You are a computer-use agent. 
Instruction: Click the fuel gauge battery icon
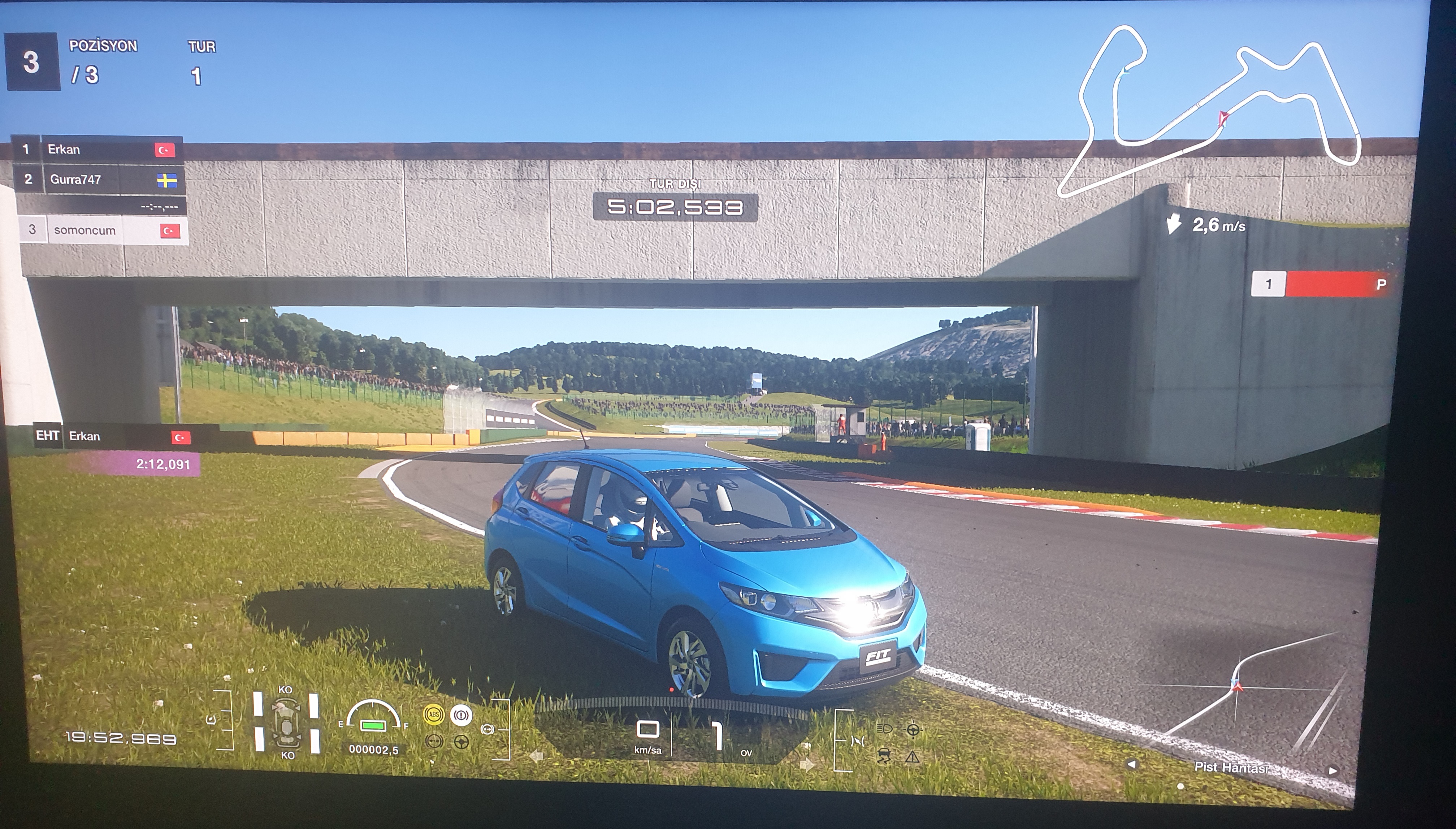point(373,725)
